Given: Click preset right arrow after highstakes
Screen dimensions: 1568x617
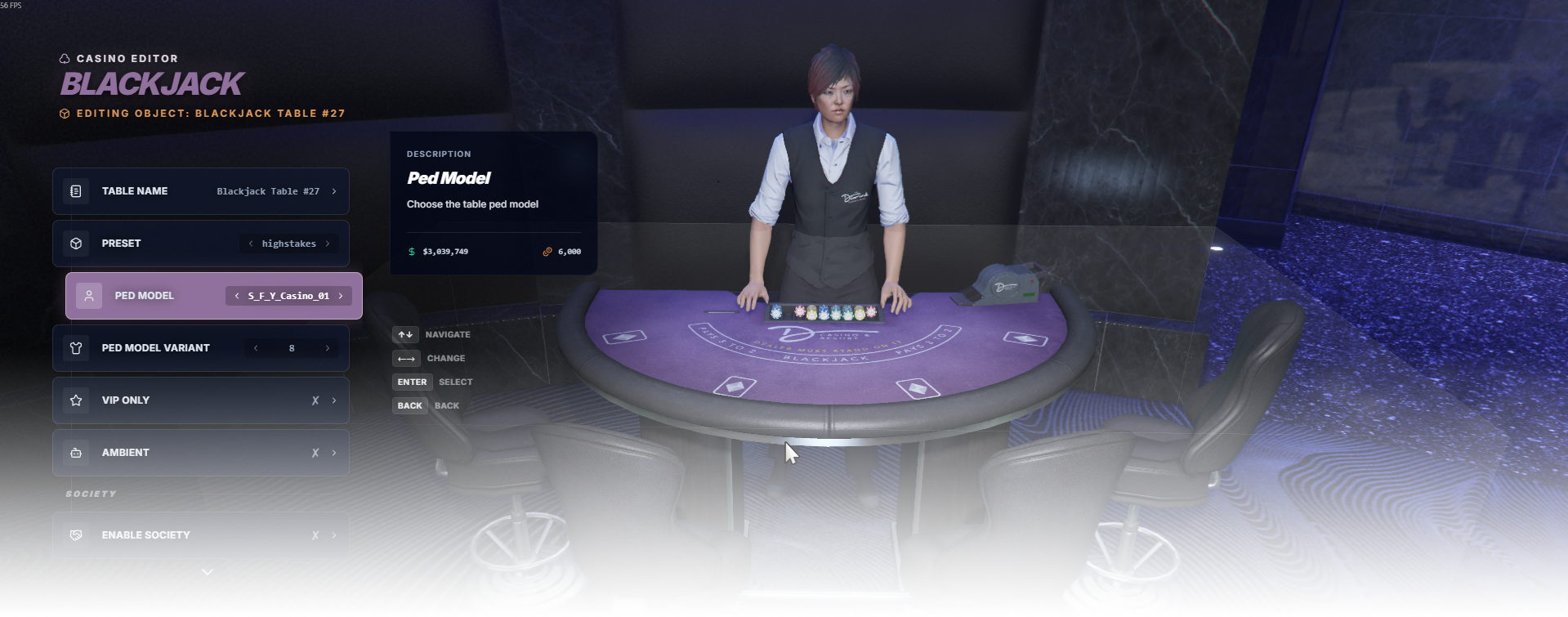Looking at the screenshot, I should [x=328, y=244].
